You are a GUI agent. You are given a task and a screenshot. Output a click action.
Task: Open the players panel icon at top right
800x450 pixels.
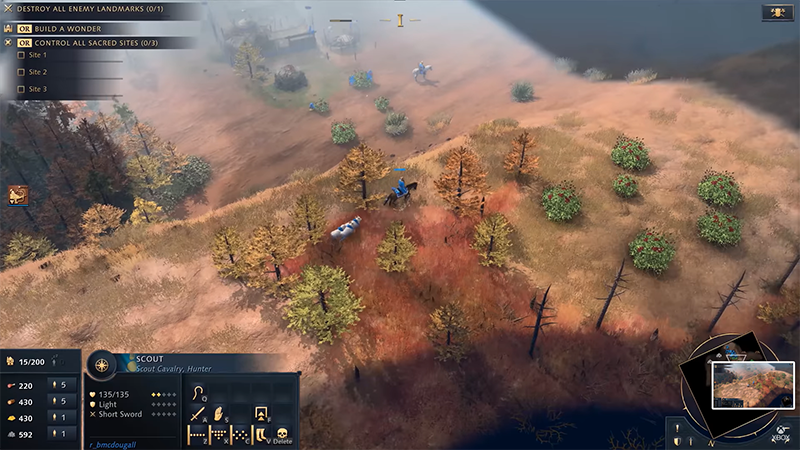(777, 12)
